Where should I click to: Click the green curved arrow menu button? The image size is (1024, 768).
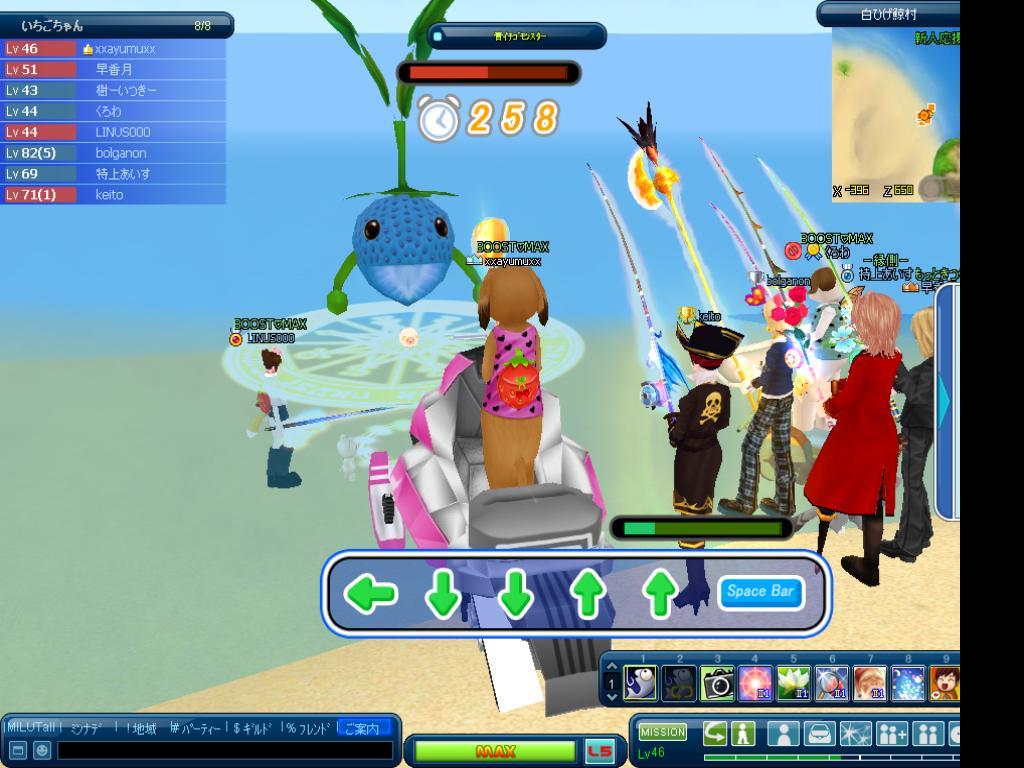714,733
